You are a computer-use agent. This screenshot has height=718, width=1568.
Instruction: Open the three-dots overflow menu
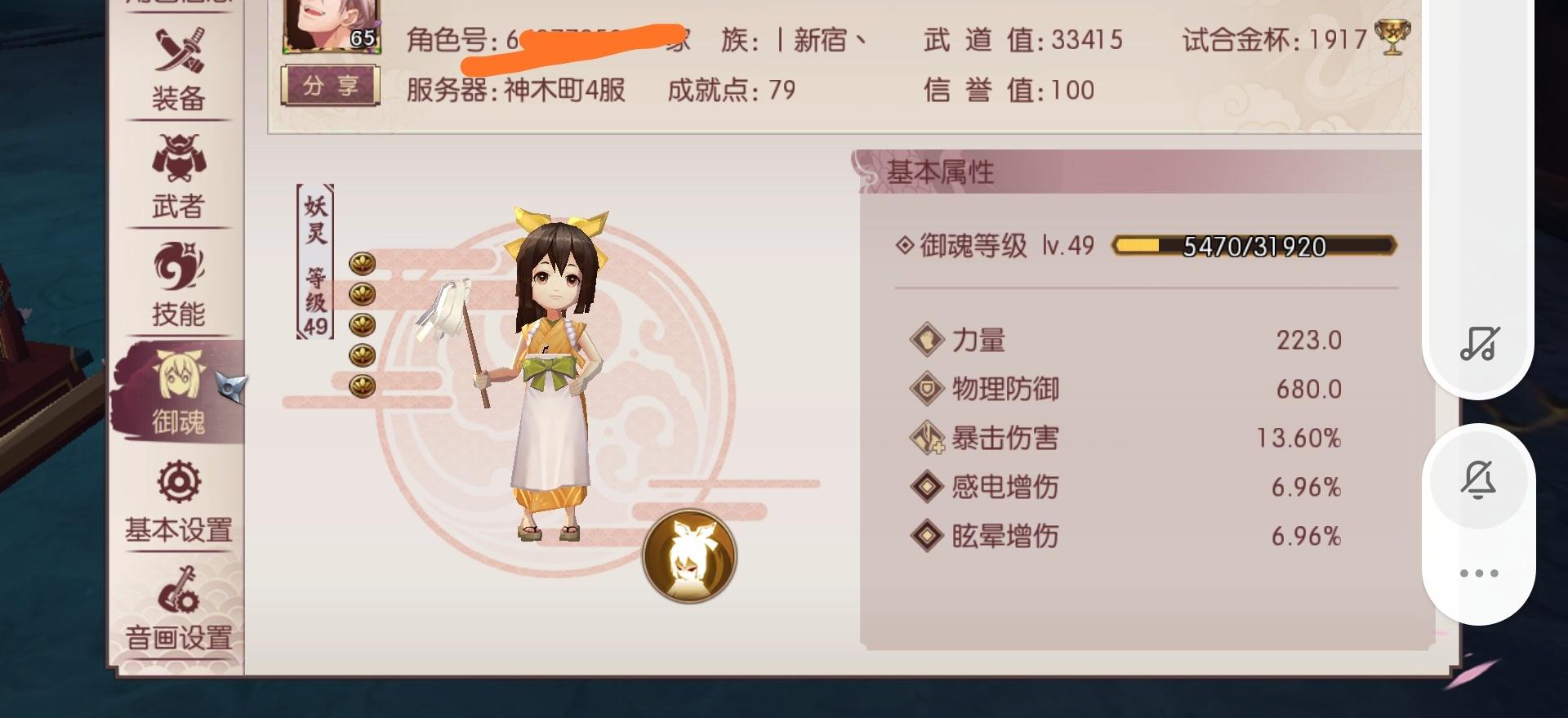pyautogui.click(x=1477, y=574)
